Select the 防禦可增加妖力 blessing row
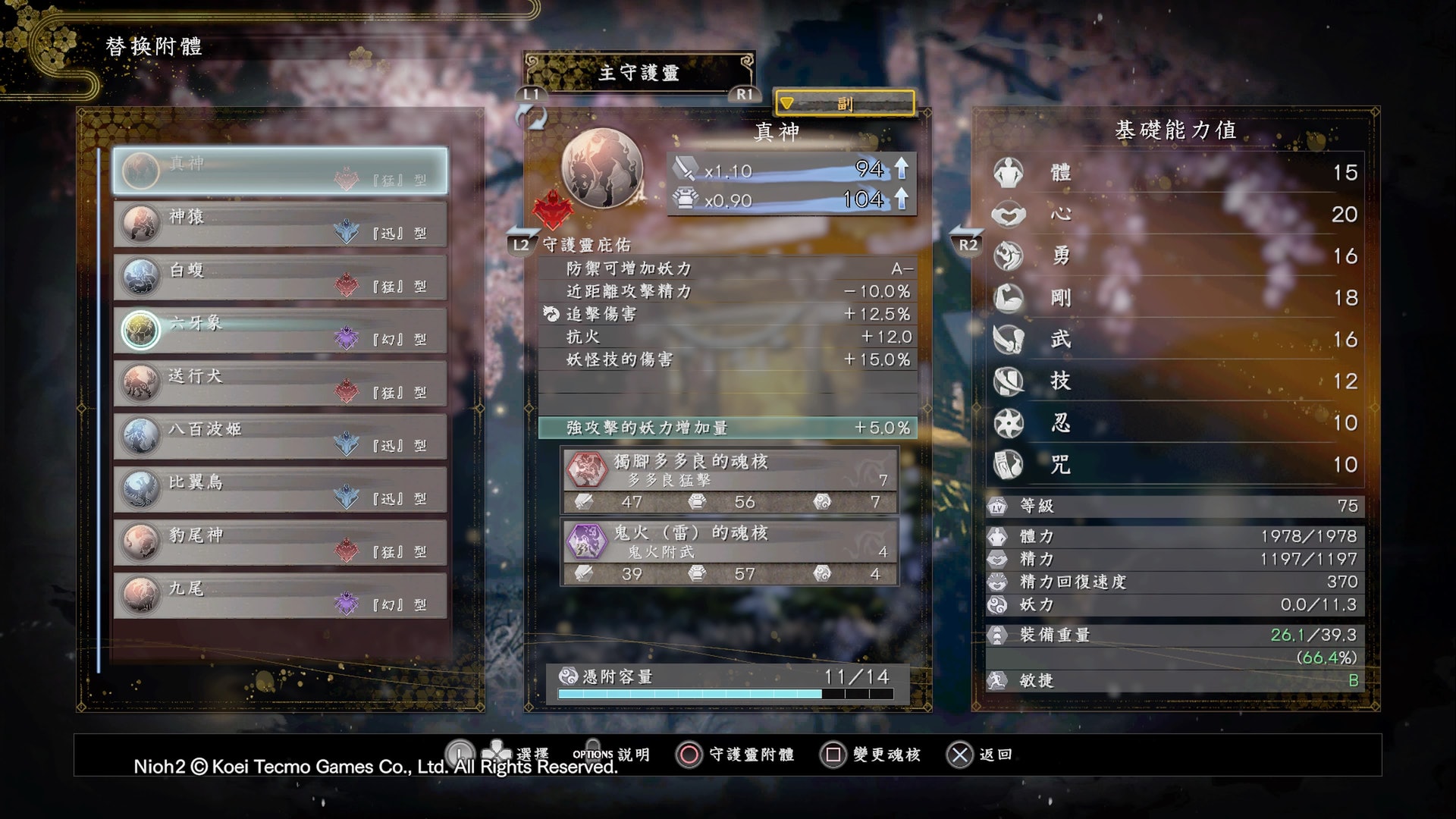Screen dimensions: 1456x819 click(x=727, y=268)
